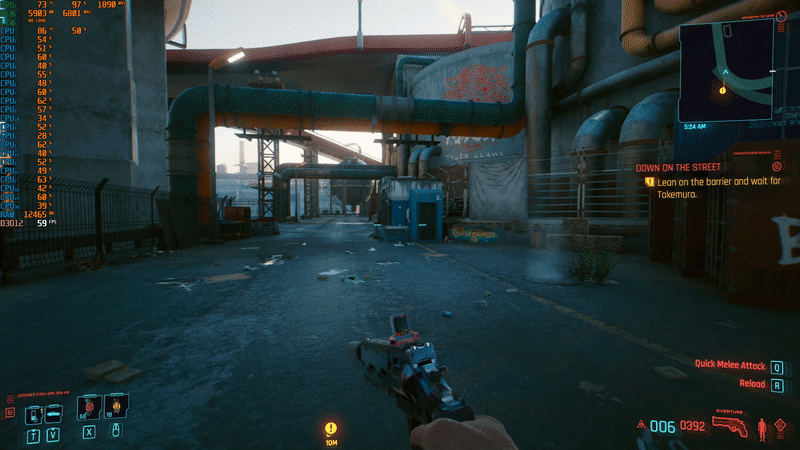Select the grenade quick slot

[116, 408]
